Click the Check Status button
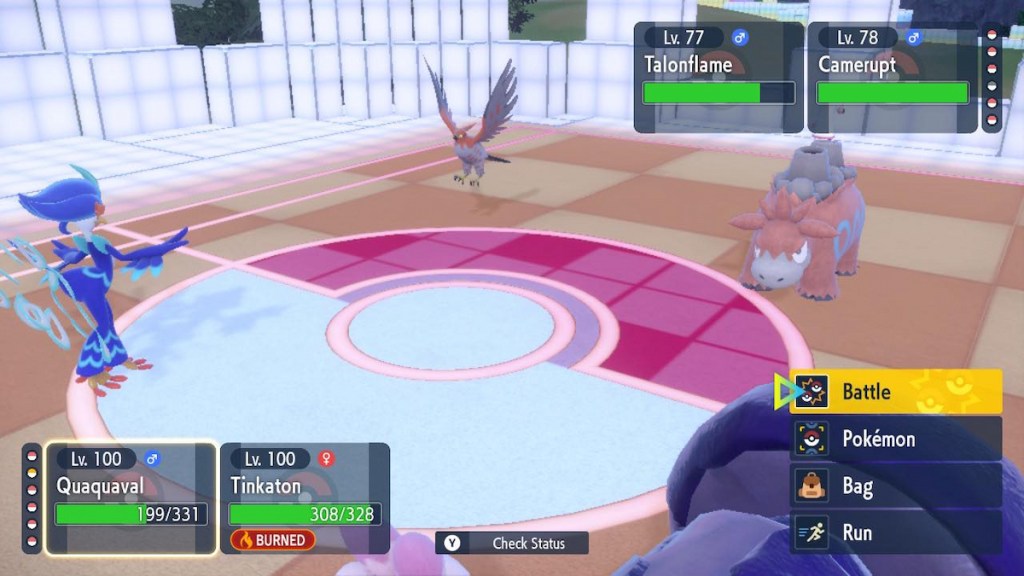This screenshot has height=576, width=1024. 512,543
